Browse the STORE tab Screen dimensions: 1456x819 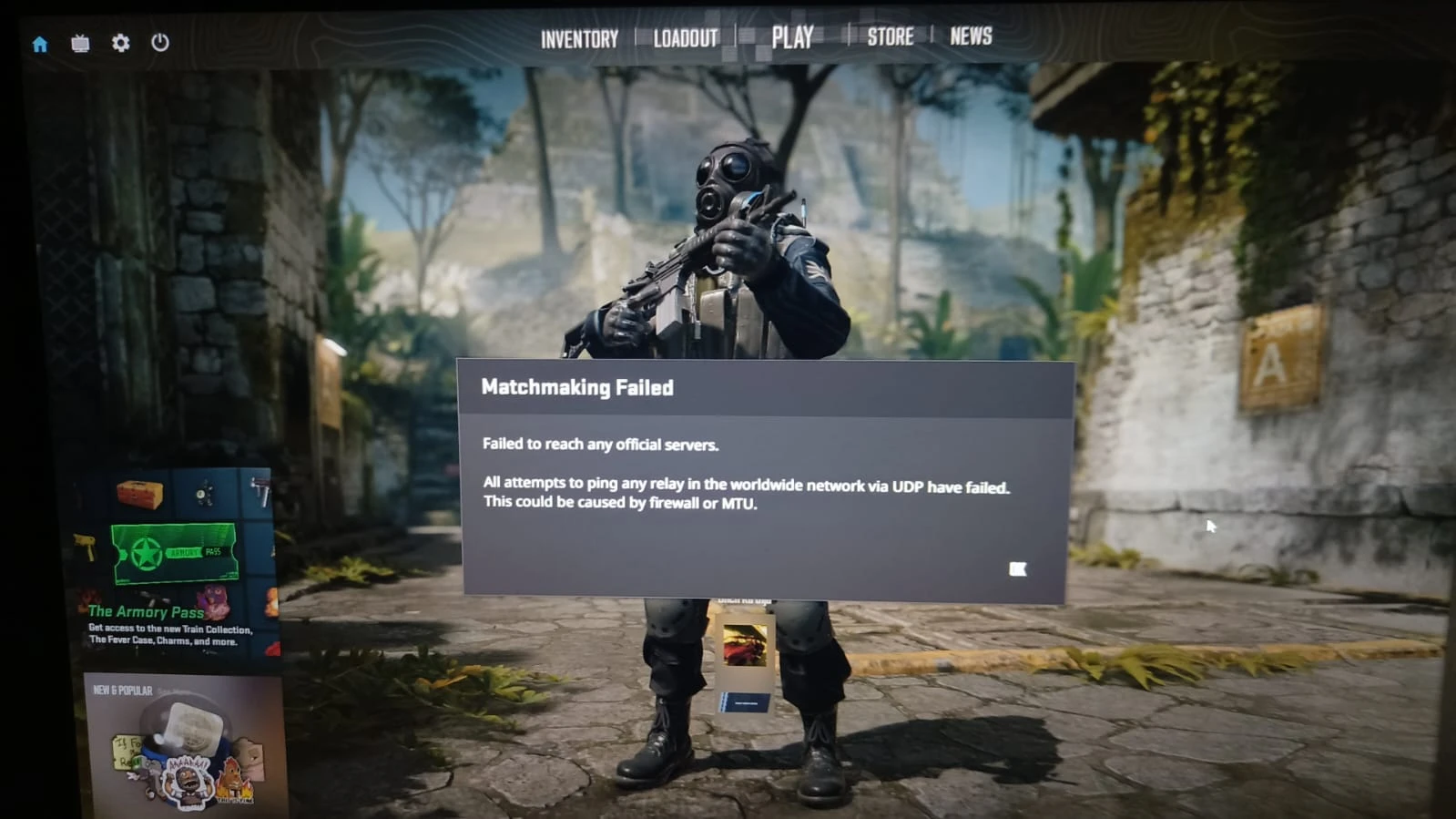click(x=891, y=36)
